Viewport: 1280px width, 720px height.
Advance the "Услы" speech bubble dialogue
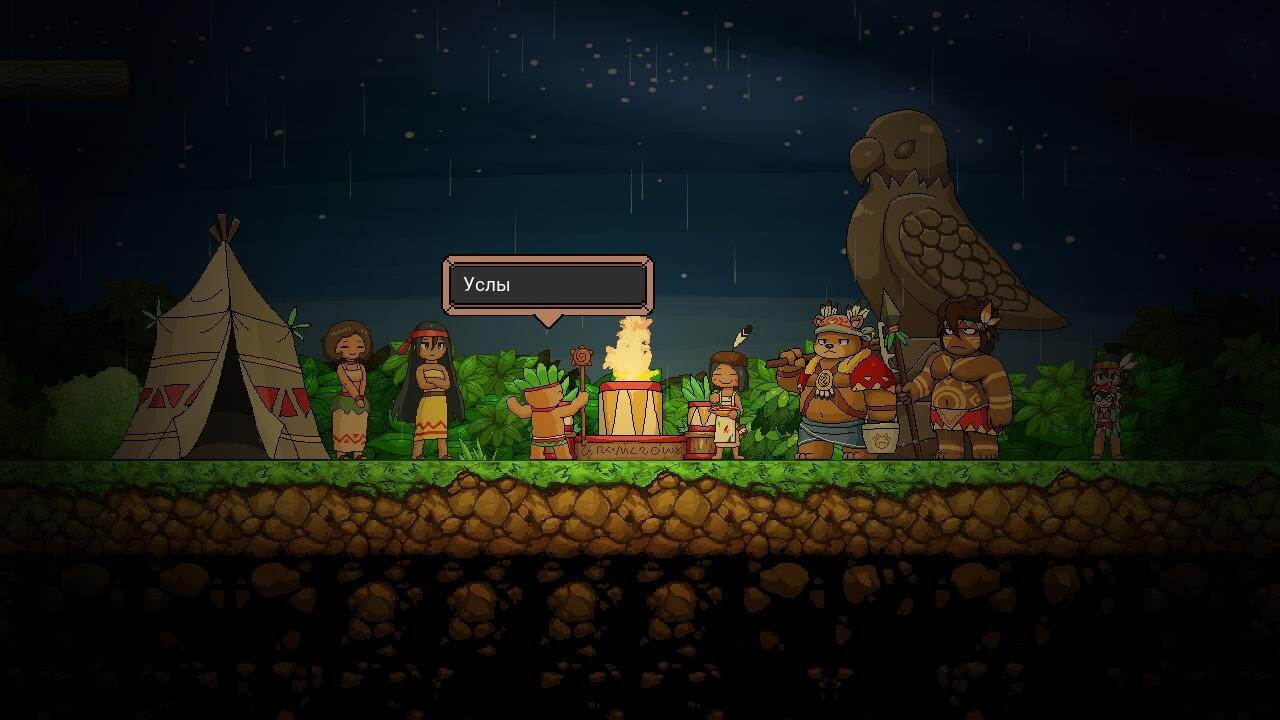(548, 285)
